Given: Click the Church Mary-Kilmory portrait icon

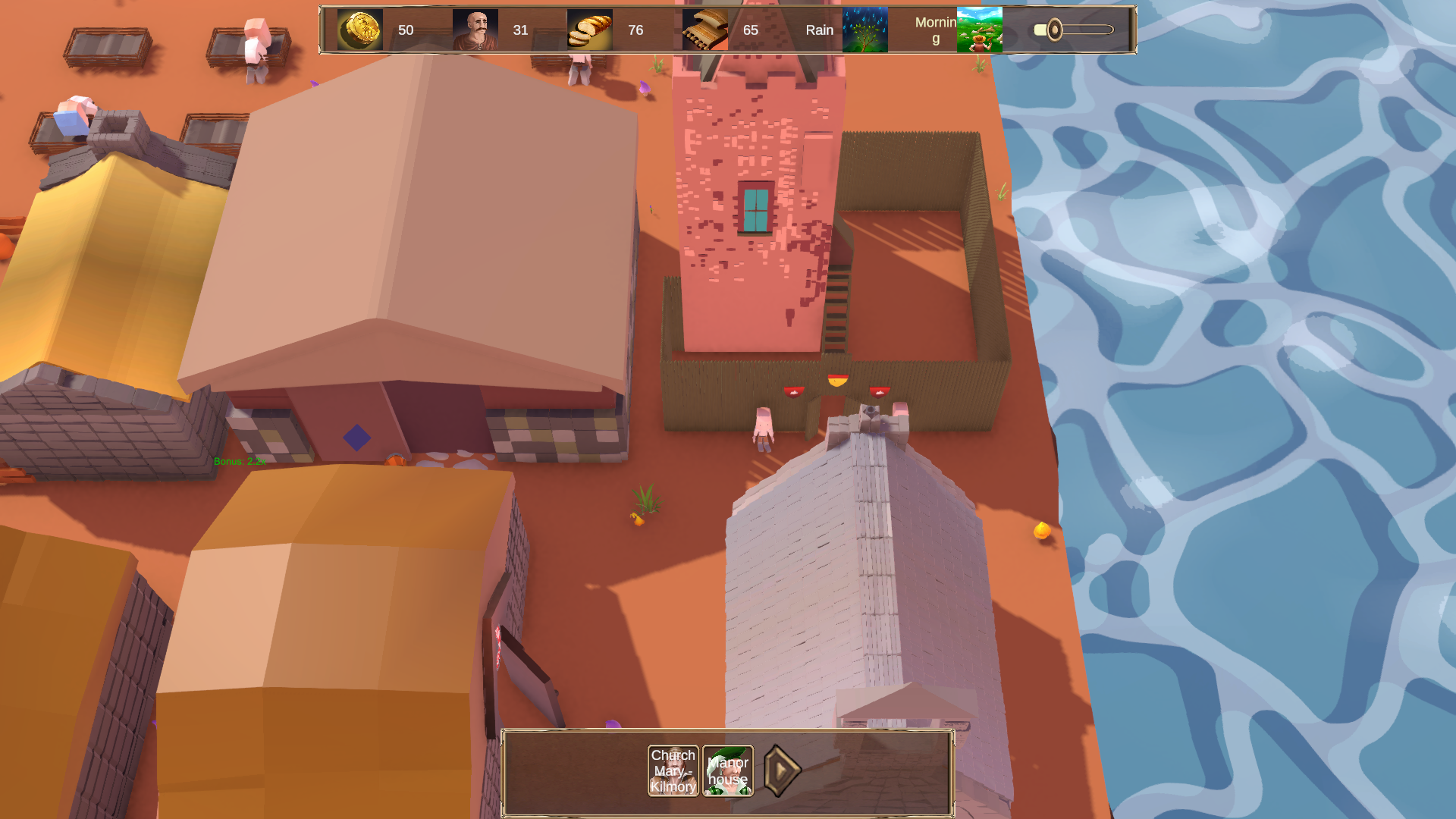Looking at the screenshot, I should 672,770.
